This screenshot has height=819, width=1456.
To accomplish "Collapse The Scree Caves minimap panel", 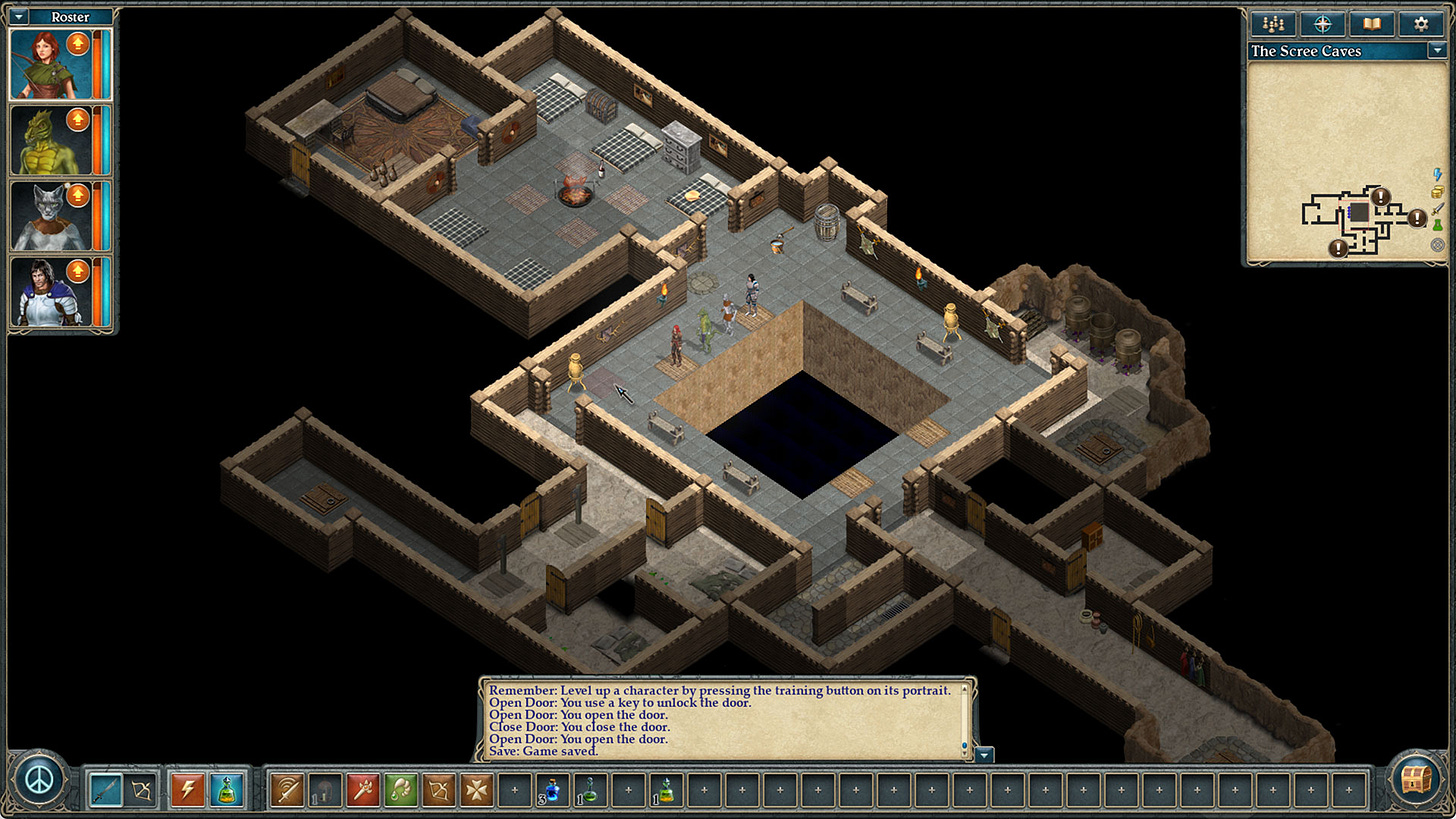I will pos(1437,51).
